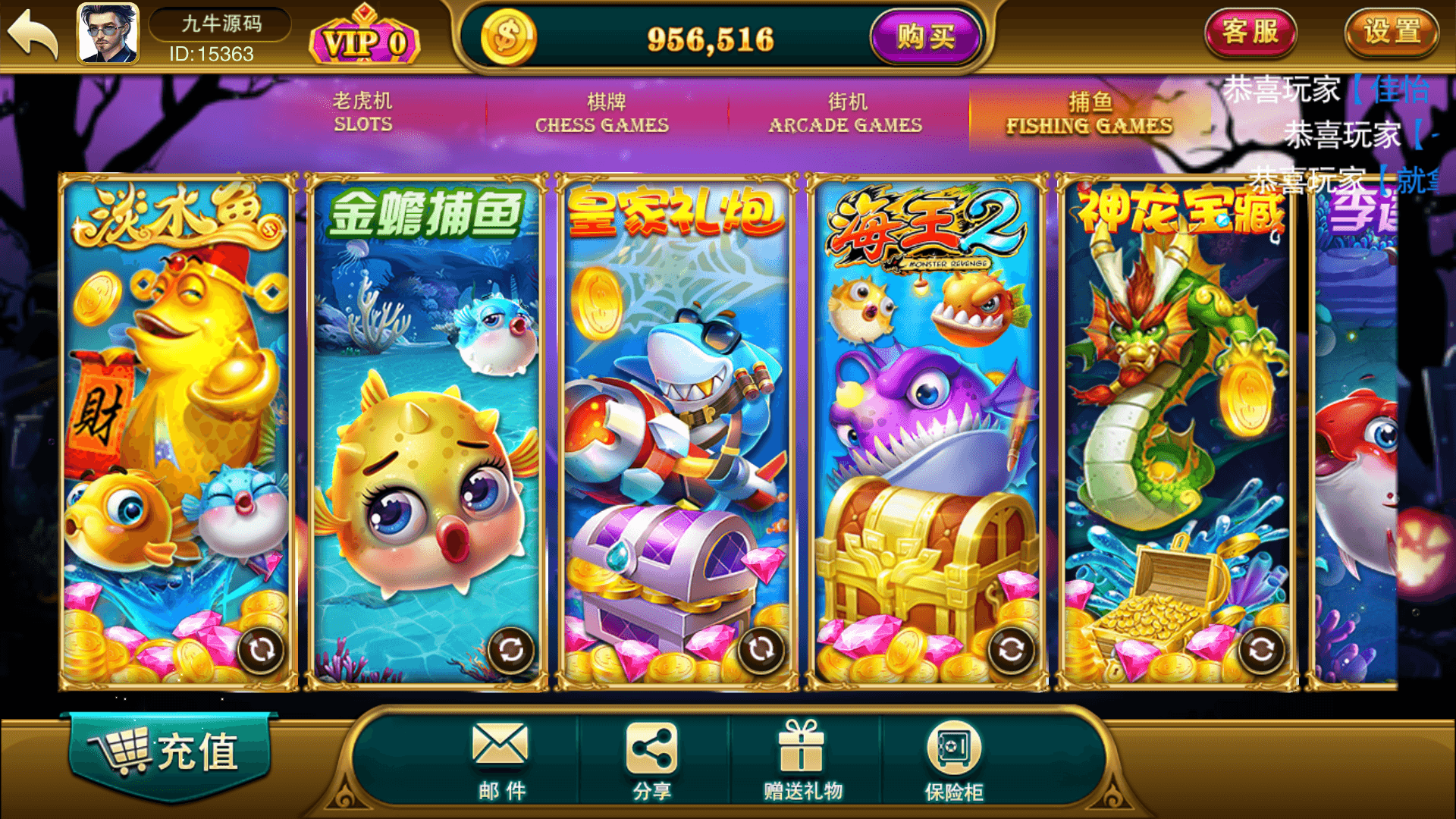Open 客服 customer service
The width and height of the screenshot is (1456, 819).
point(1250,33)
